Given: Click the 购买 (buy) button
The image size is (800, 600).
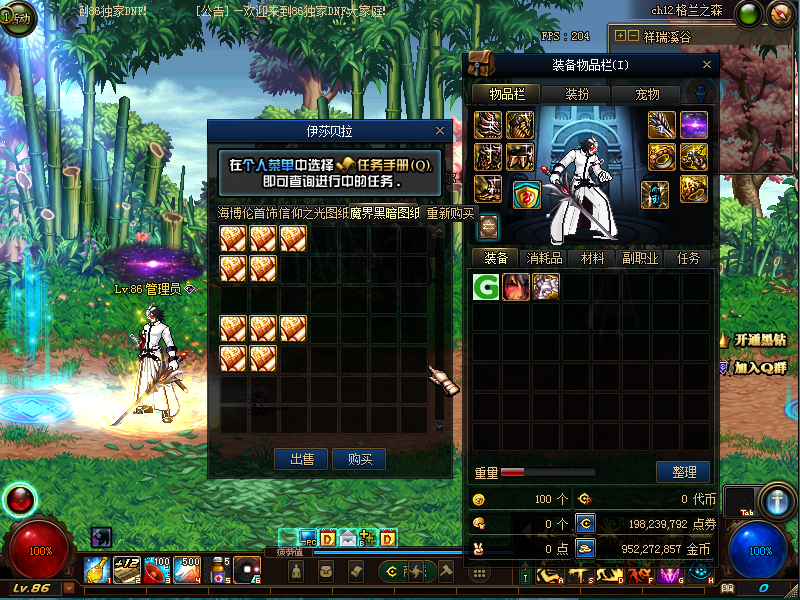Looking at the screenshot, I should [360, 459].
